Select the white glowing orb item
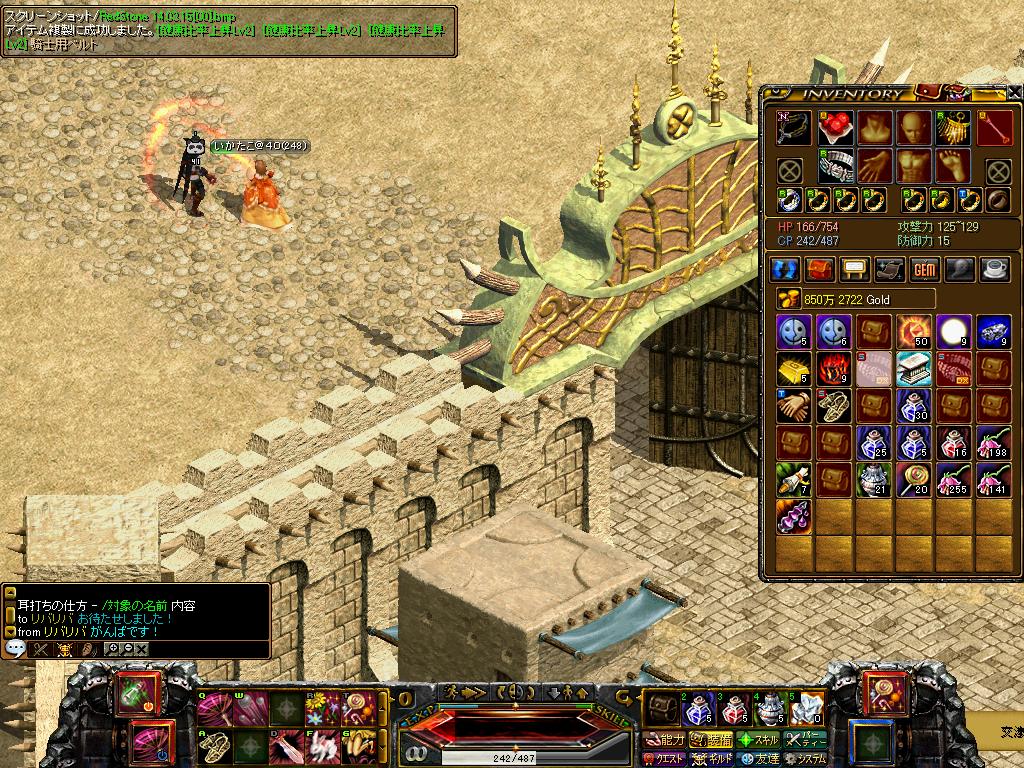The image size is (1024, 768). click(954, 330)
